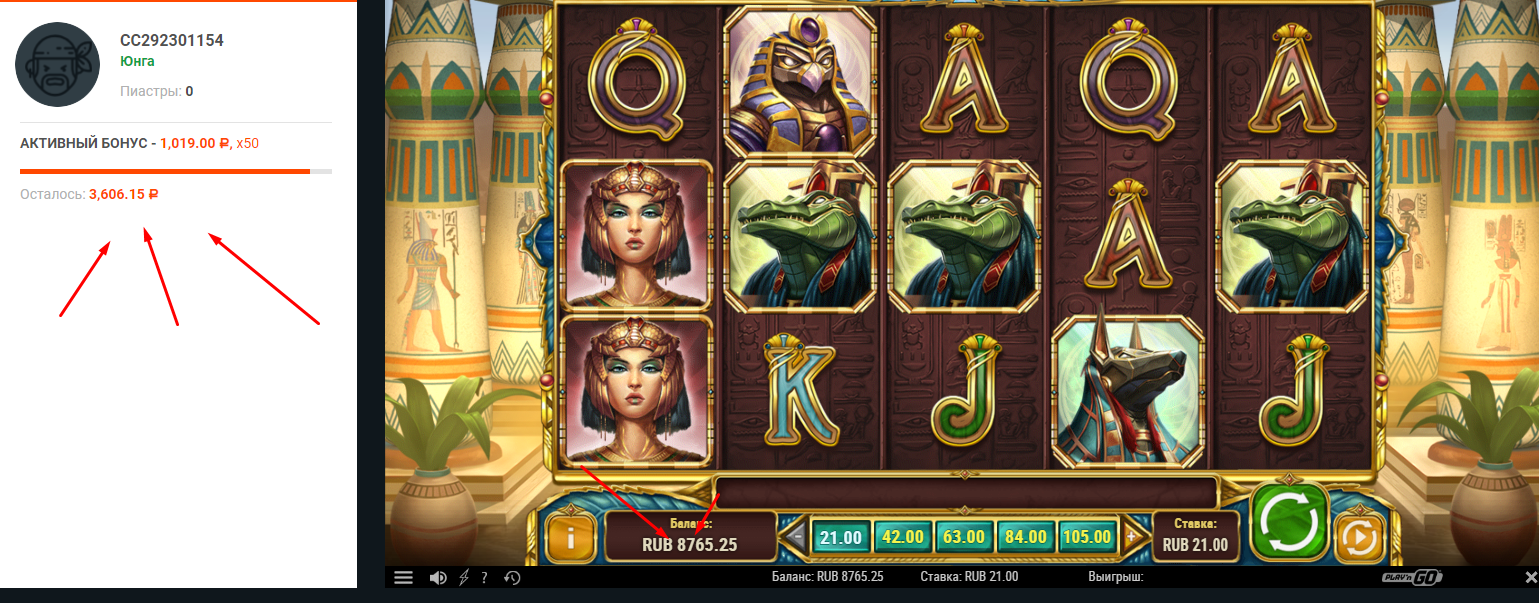
Task: Toggle the sound speaker icon
Action: 438,577
